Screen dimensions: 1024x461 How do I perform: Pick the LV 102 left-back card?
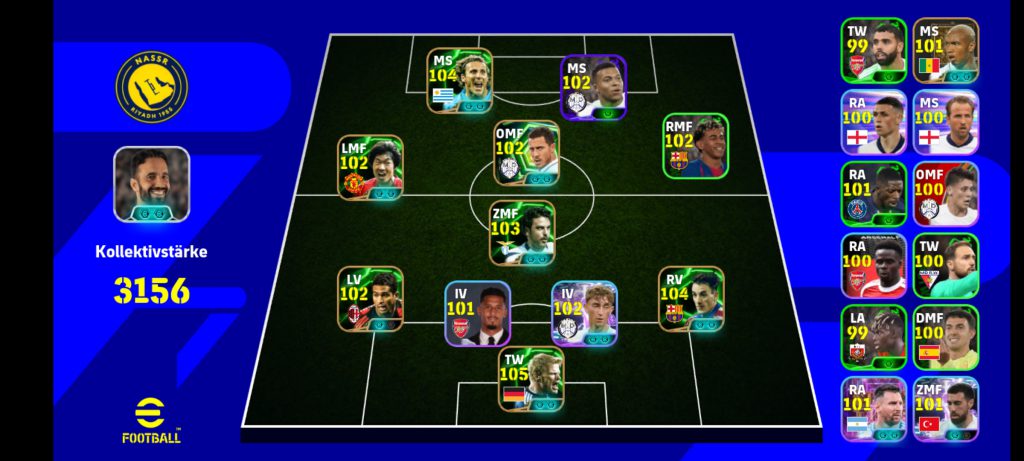(370, 299)
